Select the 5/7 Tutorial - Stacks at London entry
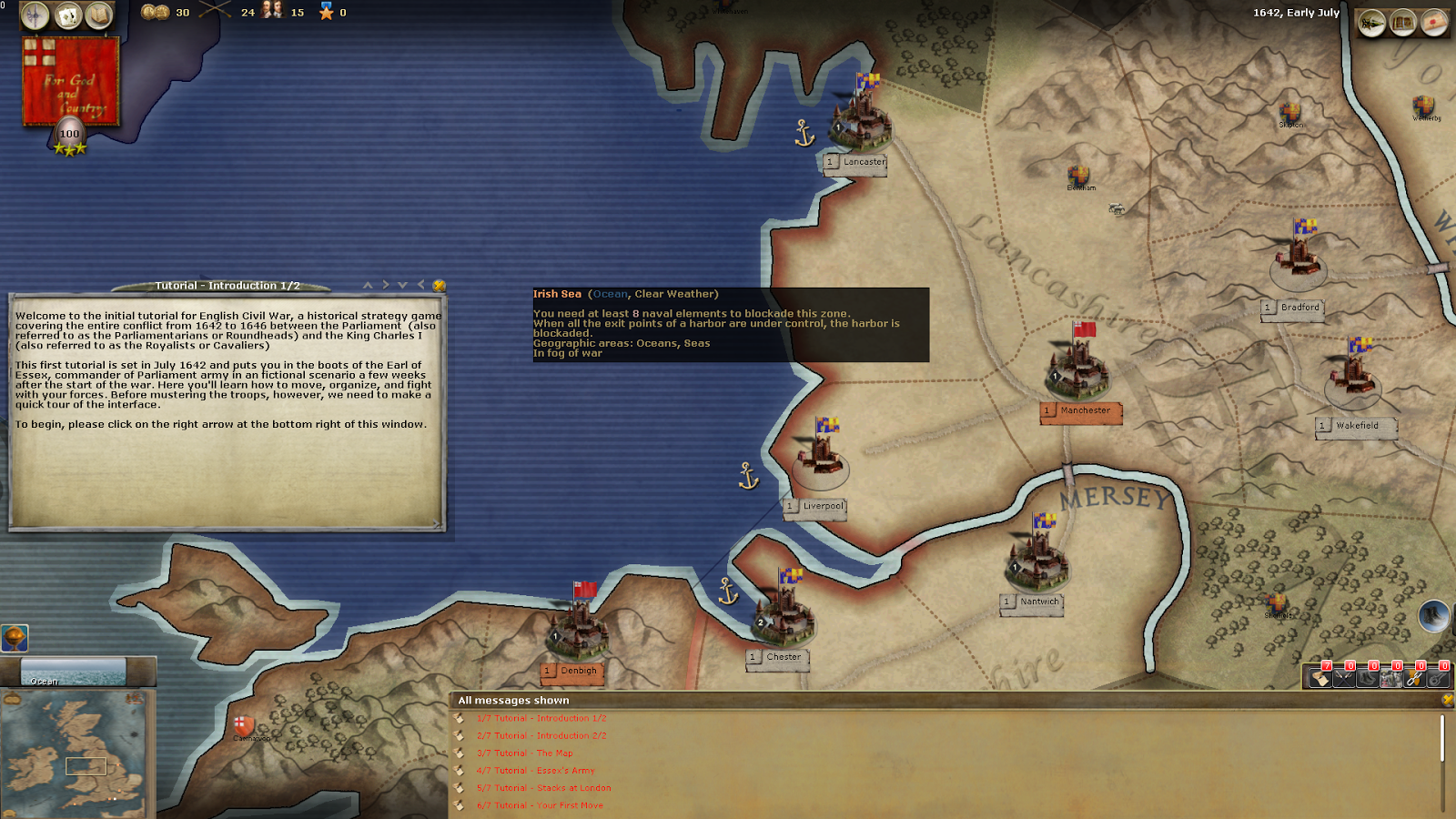Viewport: 1456px width, 819px height. (542, 787)
